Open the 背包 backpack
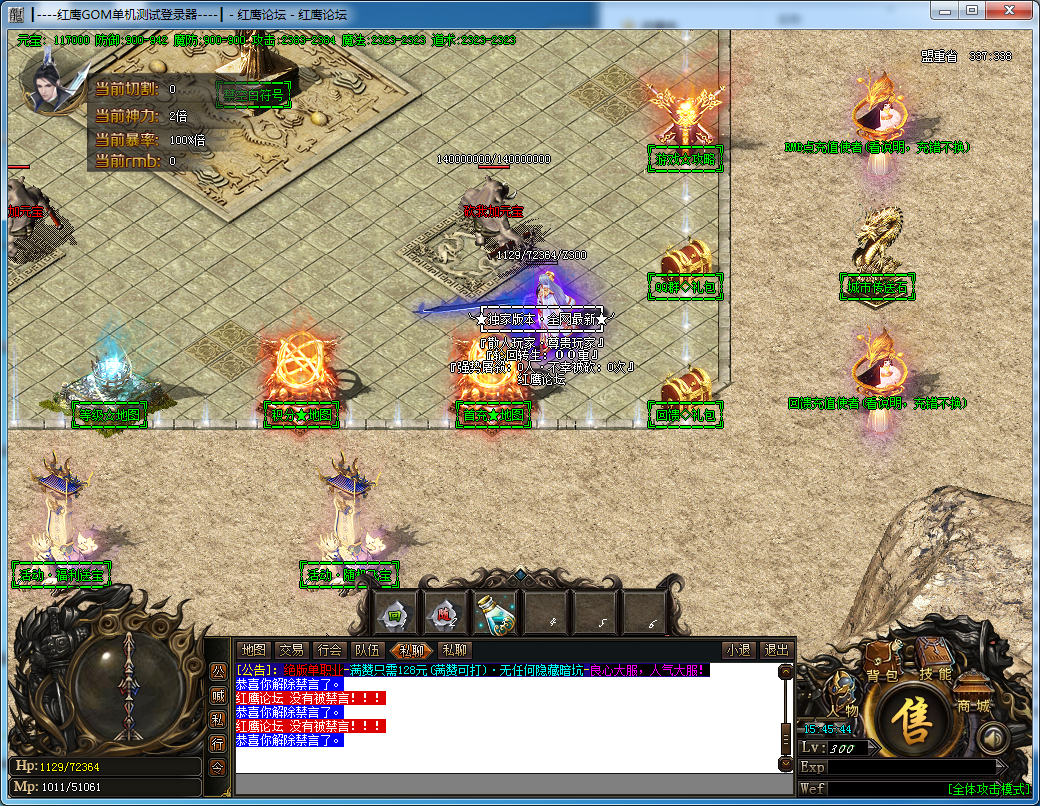This screenshot has width=1040, height=806. tap(882, 660)
